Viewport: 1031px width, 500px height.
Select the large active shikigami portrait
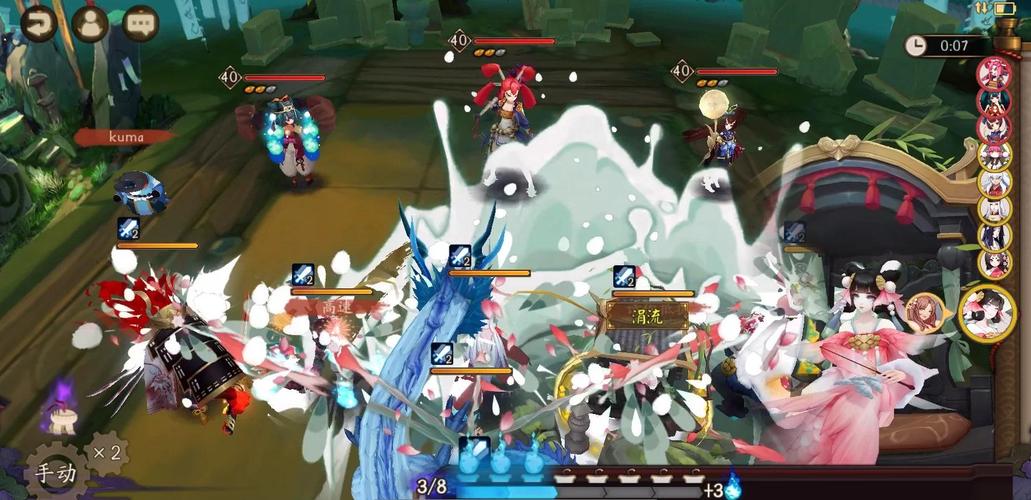986,313
